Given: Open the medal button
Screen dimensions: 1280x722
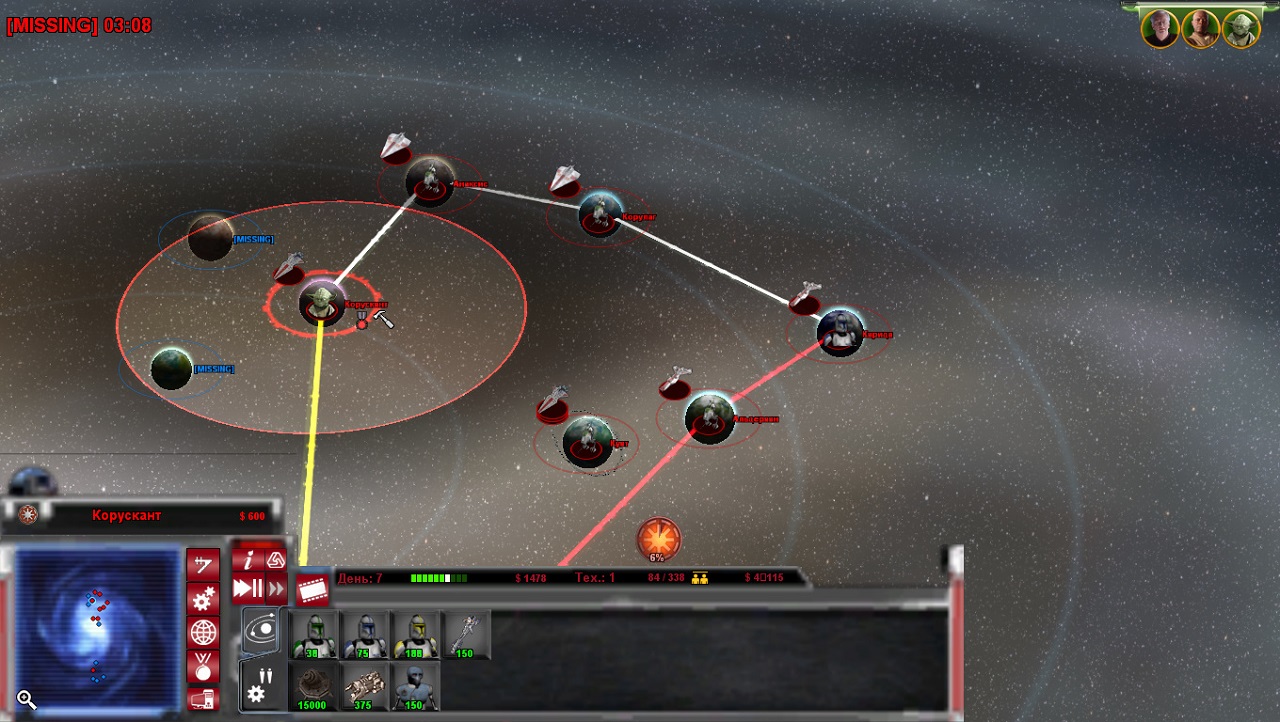Looking at the screenshot, I should point(203,665).
